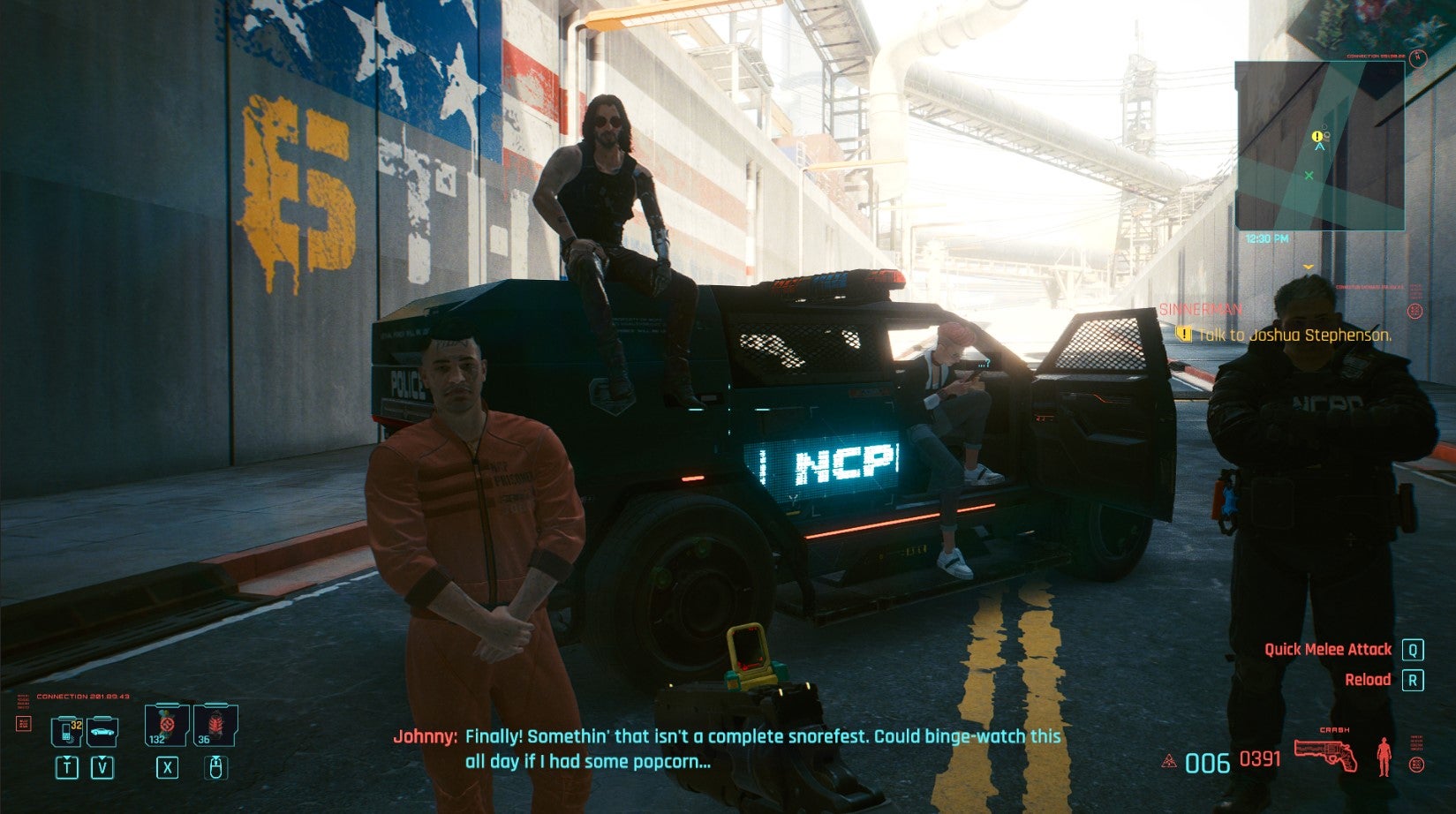Click the red character stance figure icon
This screenshot has height=814, width=1456.
pyautogui.click(x=1384, y=756)
